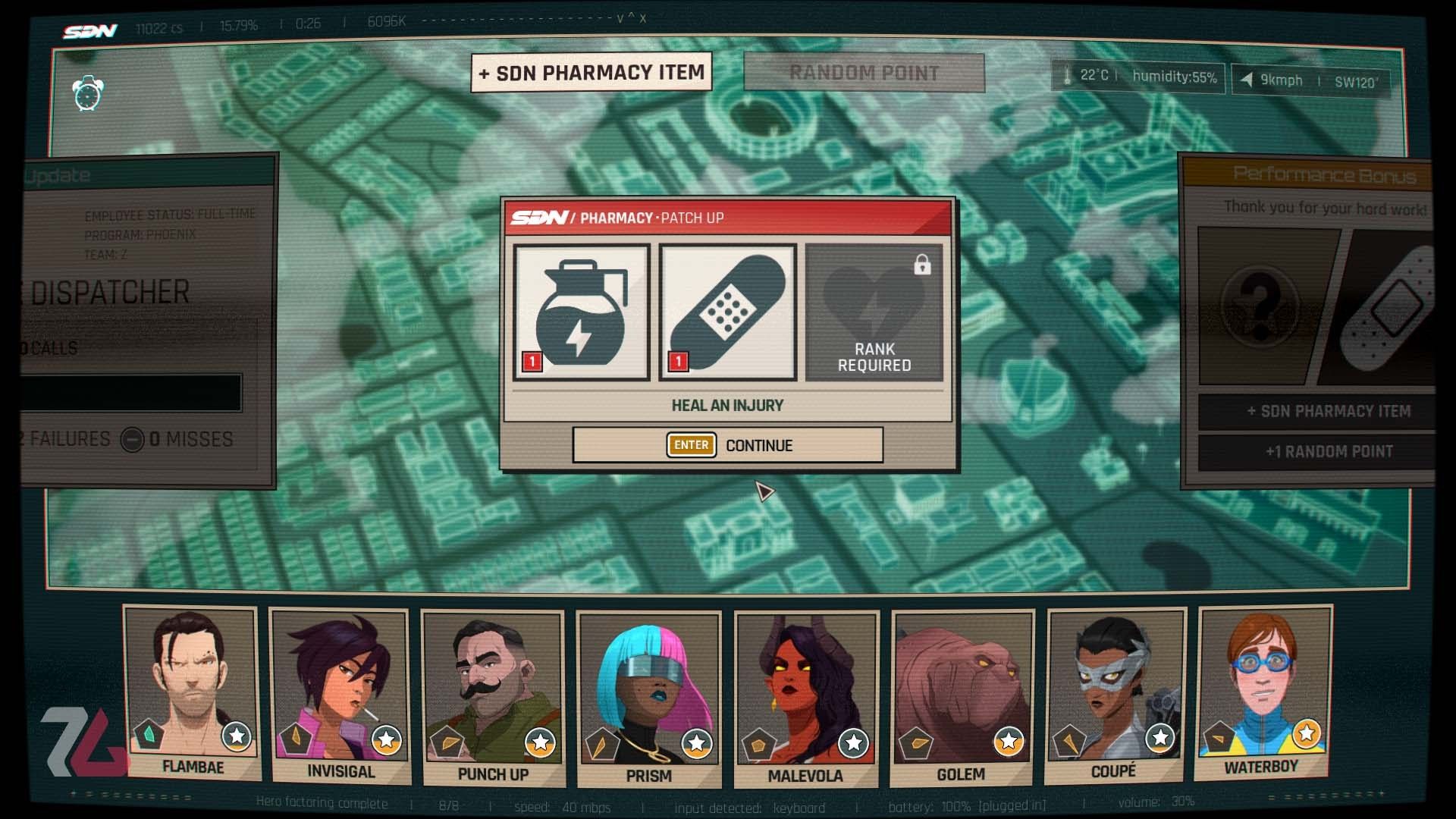Screen dimensions: 1456x819
Task: Click the alarm clock icon
Action: point(88,94)
